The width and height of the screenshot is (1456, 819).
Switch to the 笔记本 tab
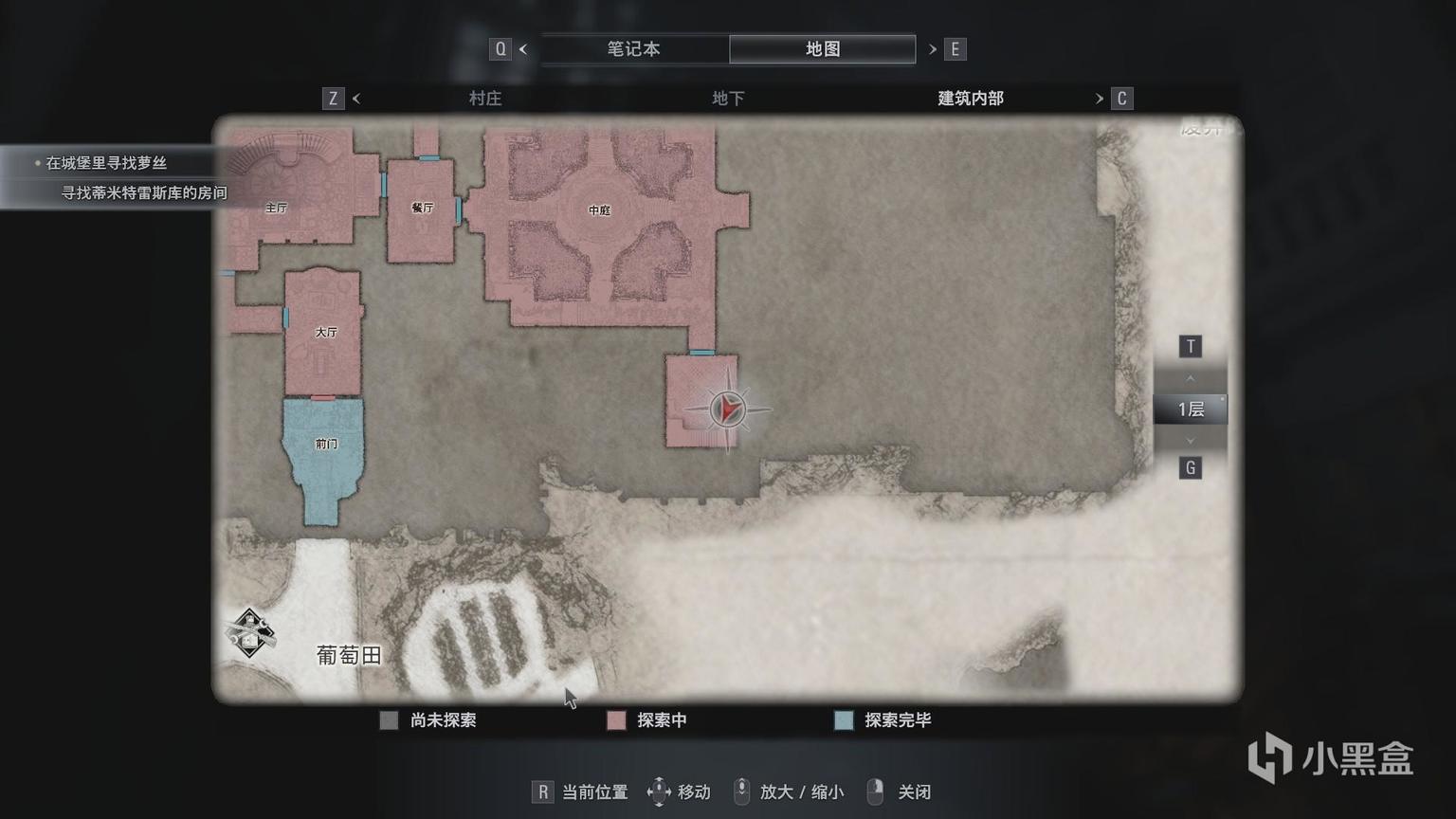633,49
